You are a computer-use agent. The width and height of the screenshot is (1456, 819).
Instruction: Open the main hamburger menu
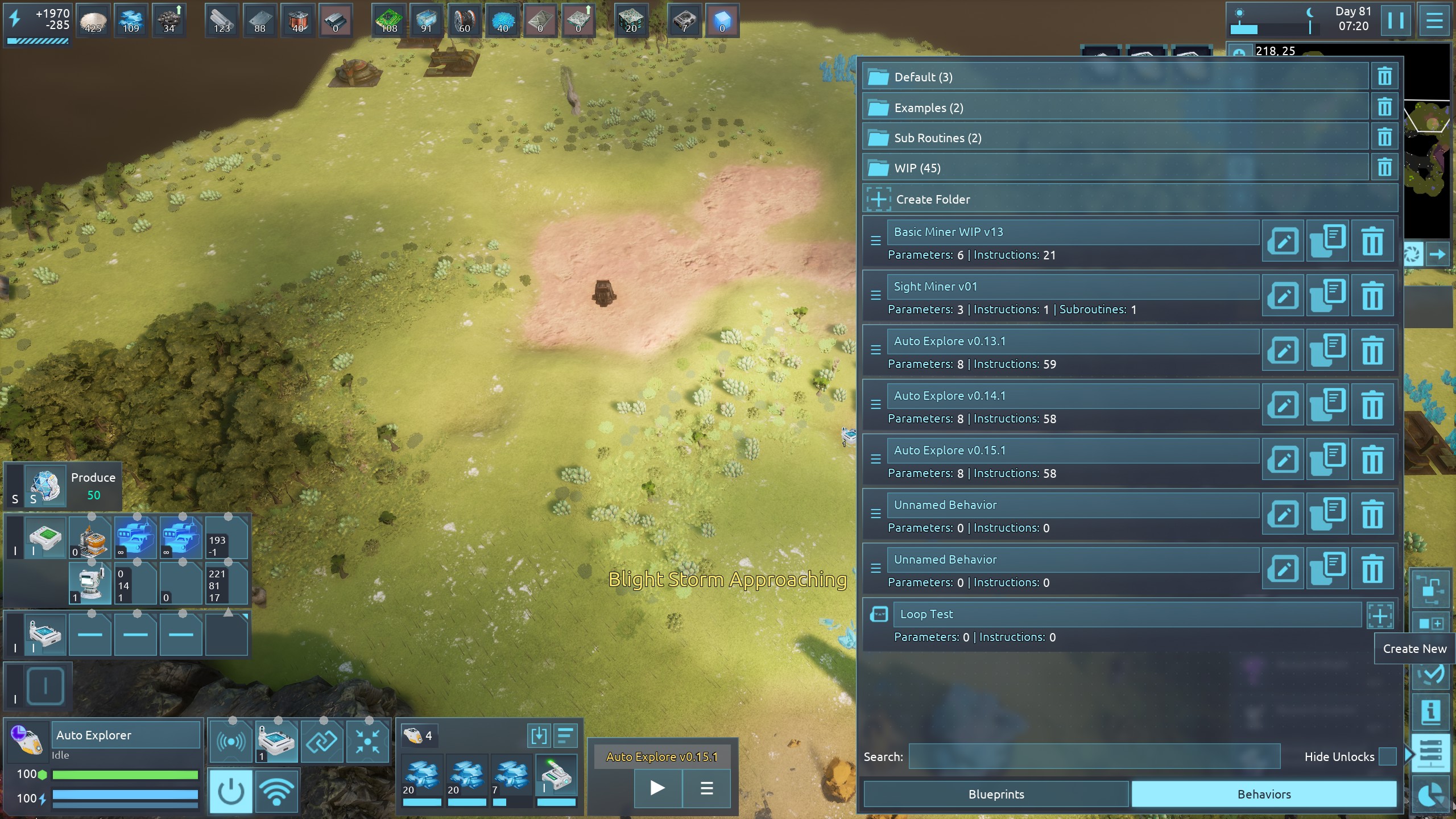(1434, 21)
